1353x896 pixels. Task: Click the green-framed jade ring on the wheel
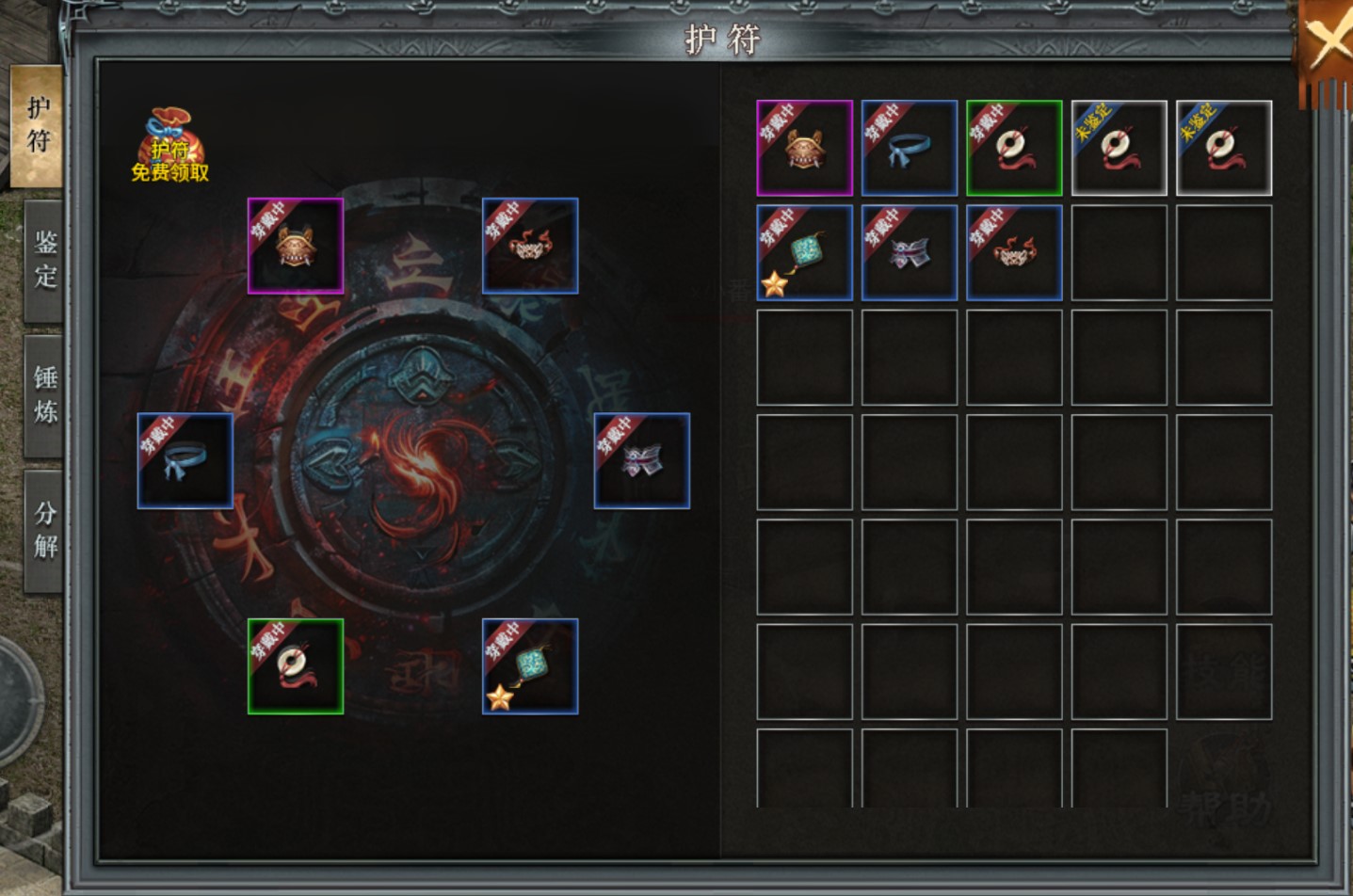point(296,666)
